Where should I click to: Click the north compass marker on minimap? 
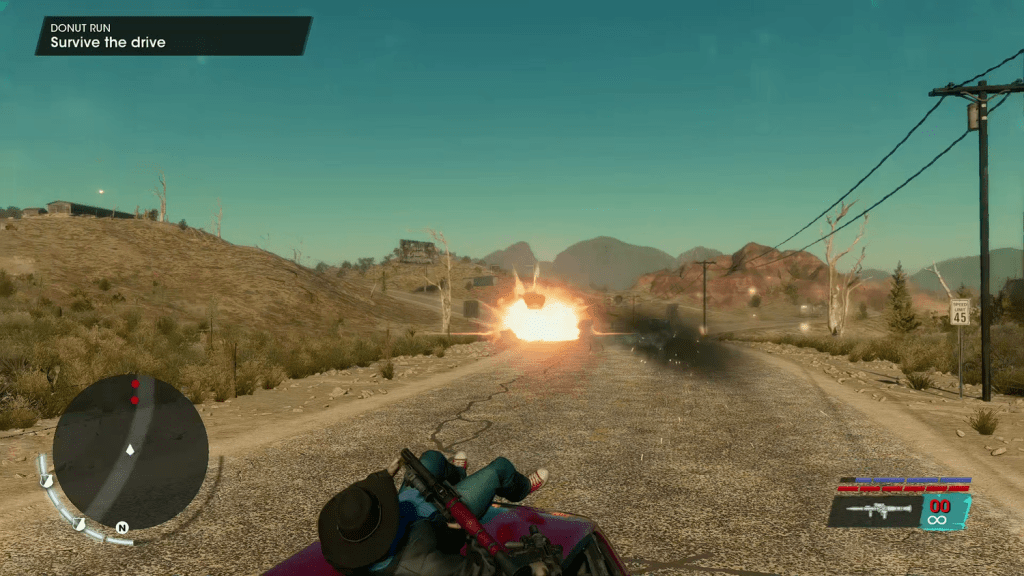[122, 527]
